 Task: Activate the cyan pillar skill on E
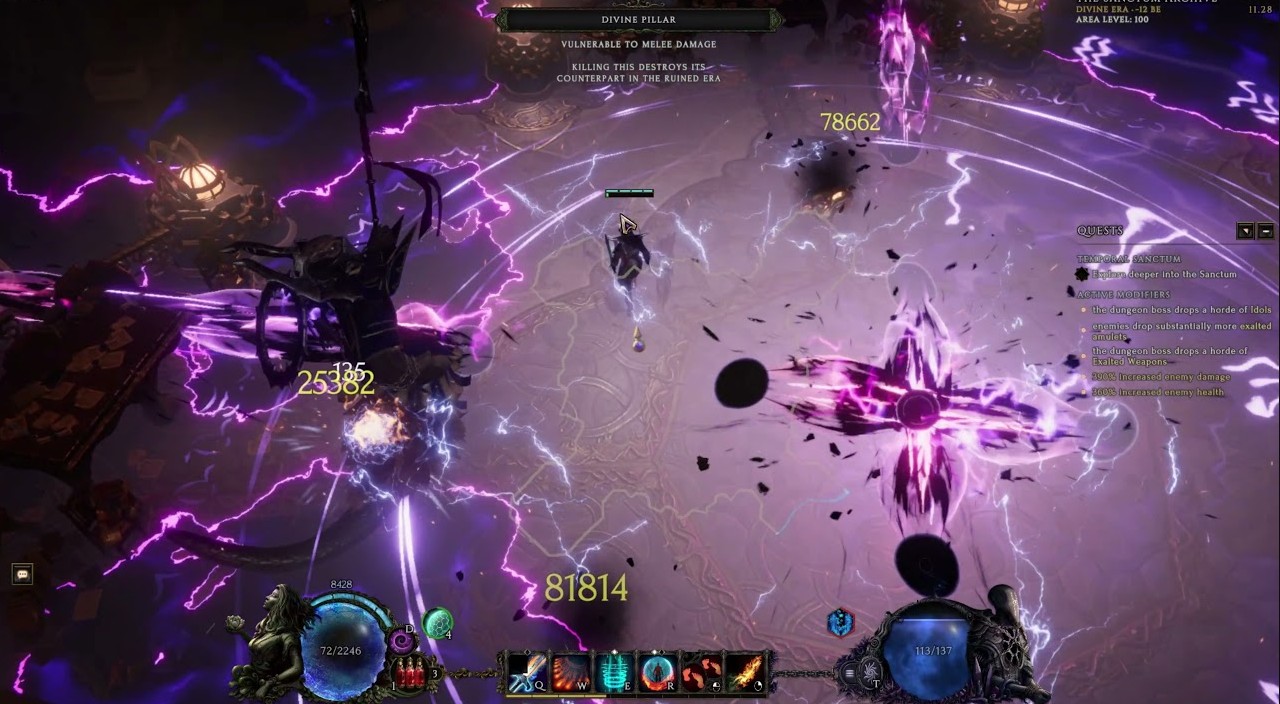point(614,671)
